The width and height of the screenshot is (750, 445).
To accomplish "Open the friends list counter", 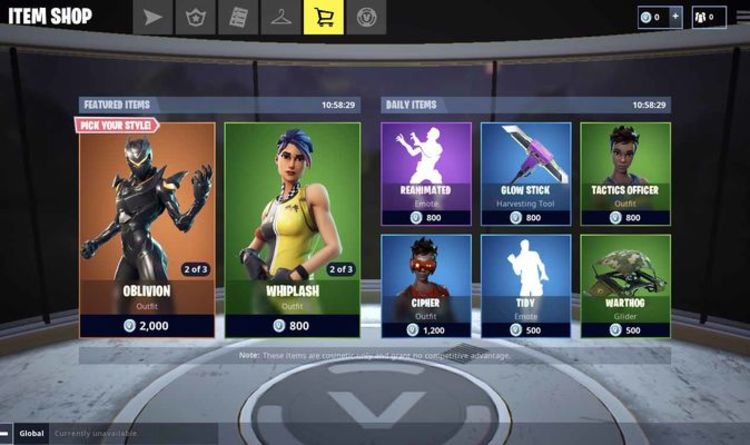I will [708, 17].
